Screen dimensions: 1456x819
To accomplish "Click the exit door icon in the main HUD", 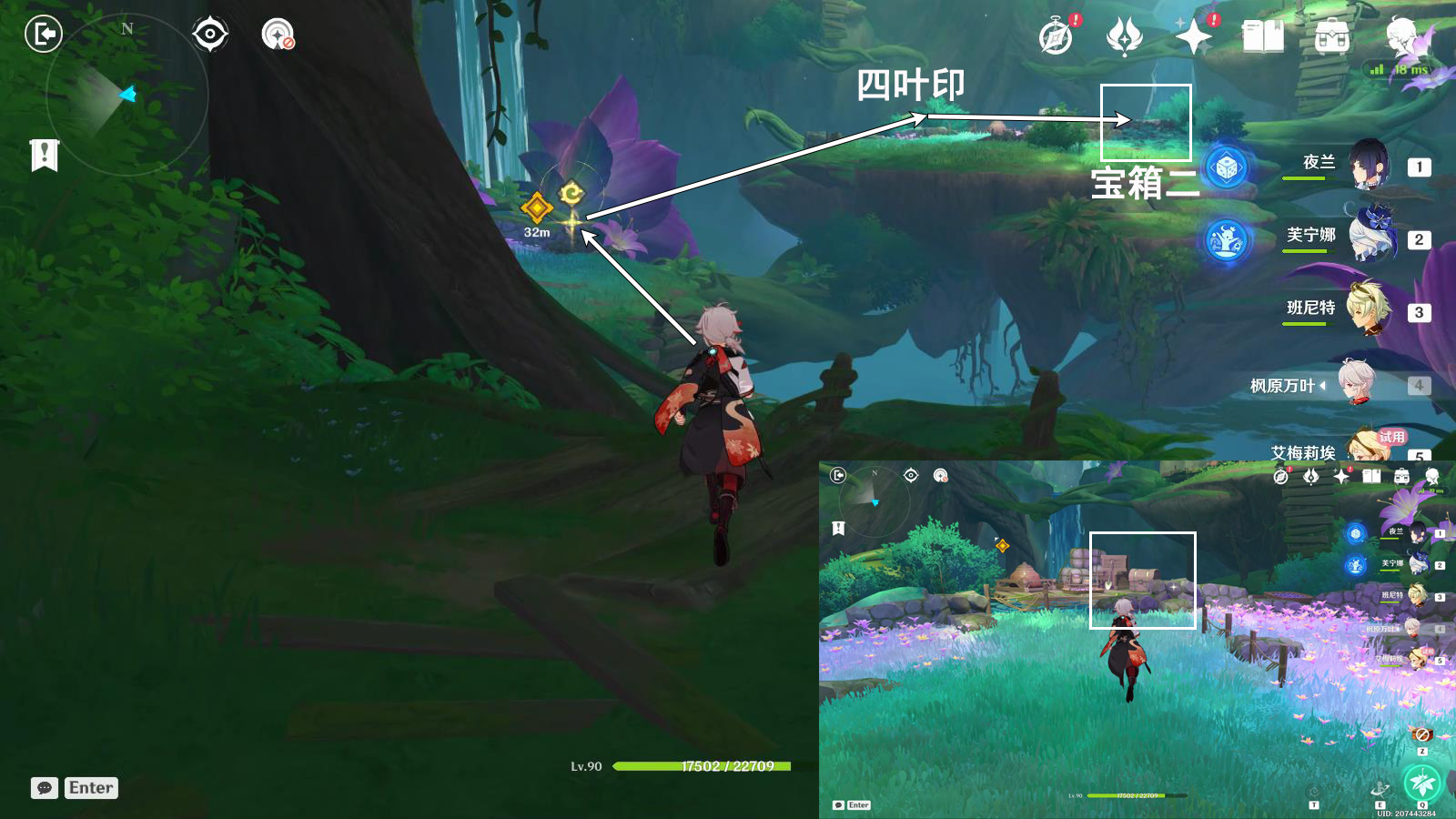I will point(43,35).
